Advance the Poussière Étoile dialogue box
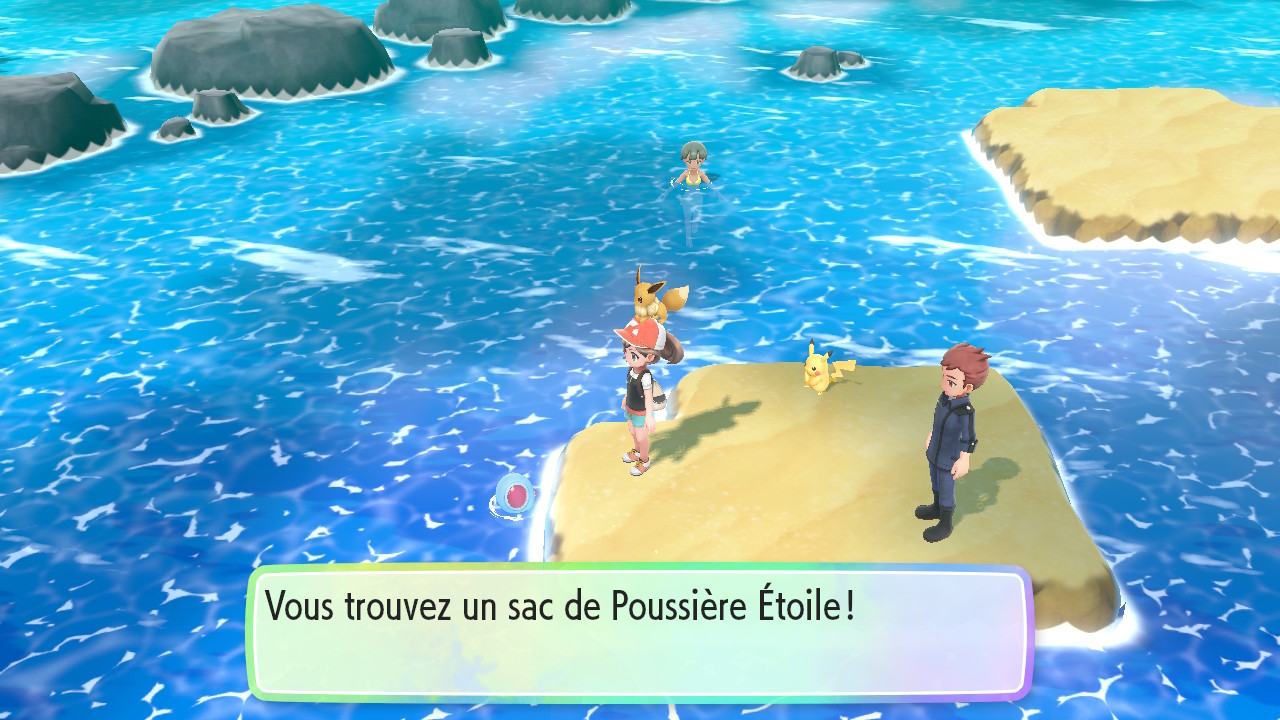This screenshot has width=1280, height=720. tap(639, 632)
